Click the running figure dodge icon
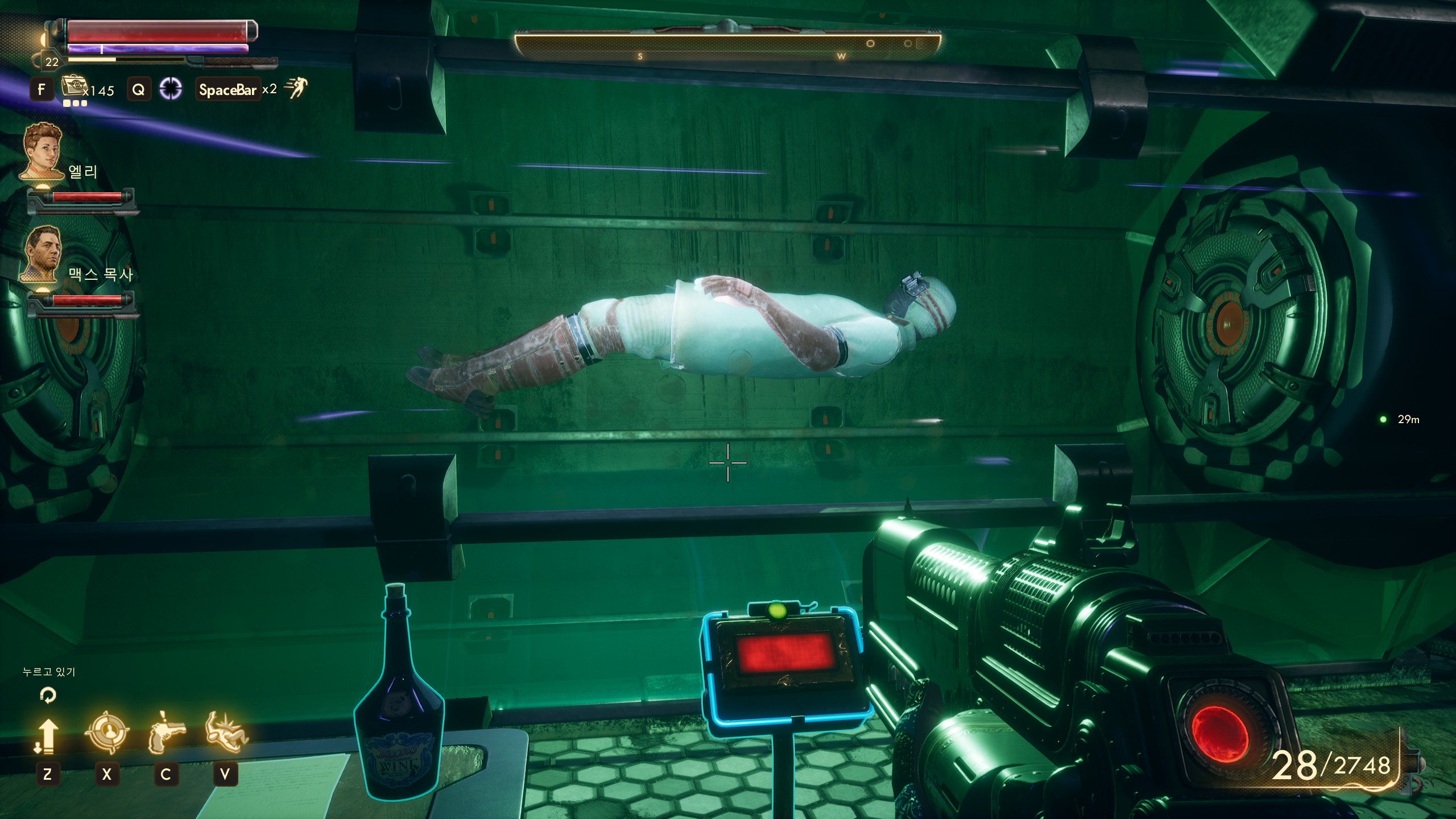1456x819 pixels. pos(296,88)
